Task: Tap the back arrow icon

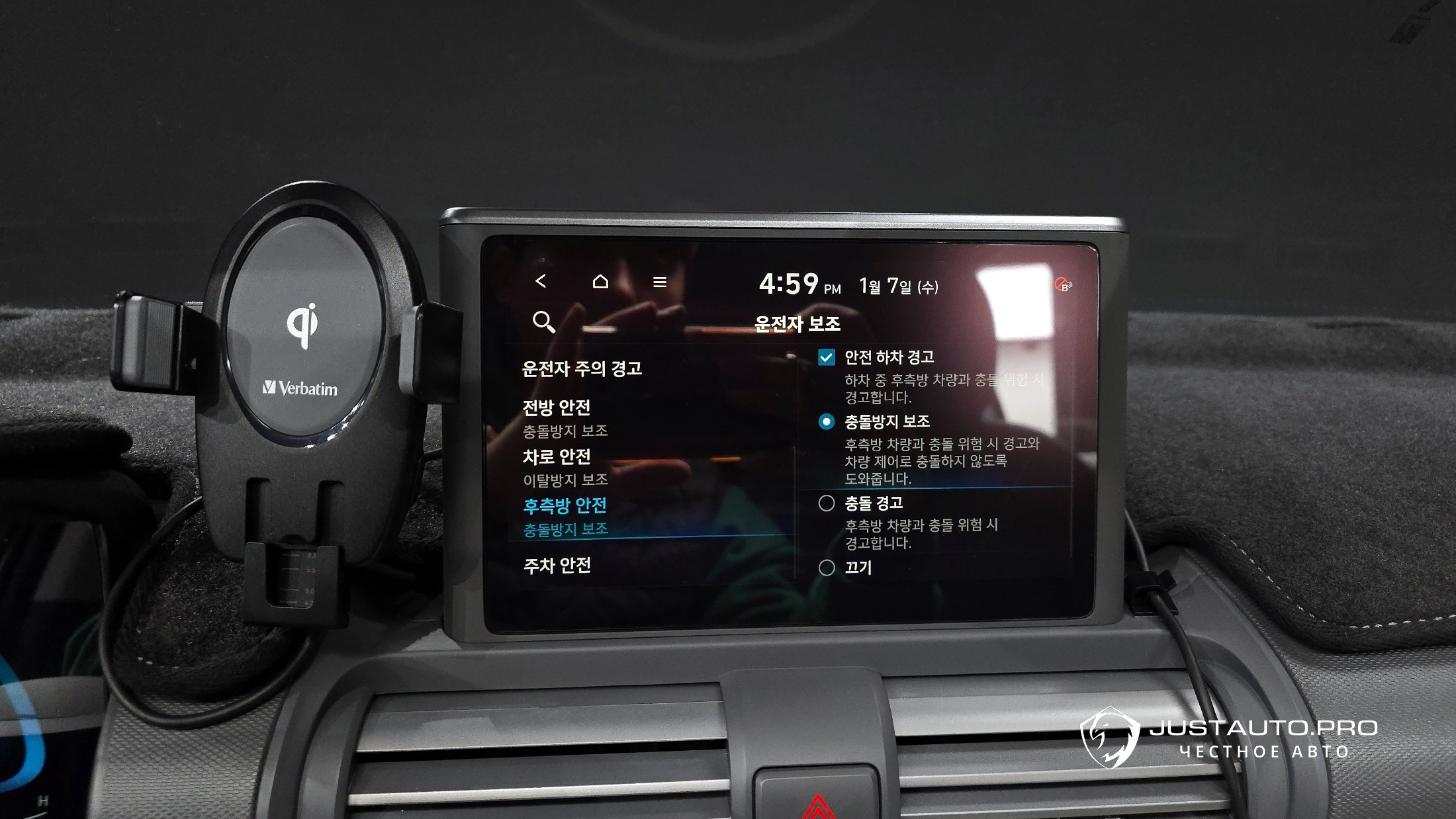Action: [541, 281]
